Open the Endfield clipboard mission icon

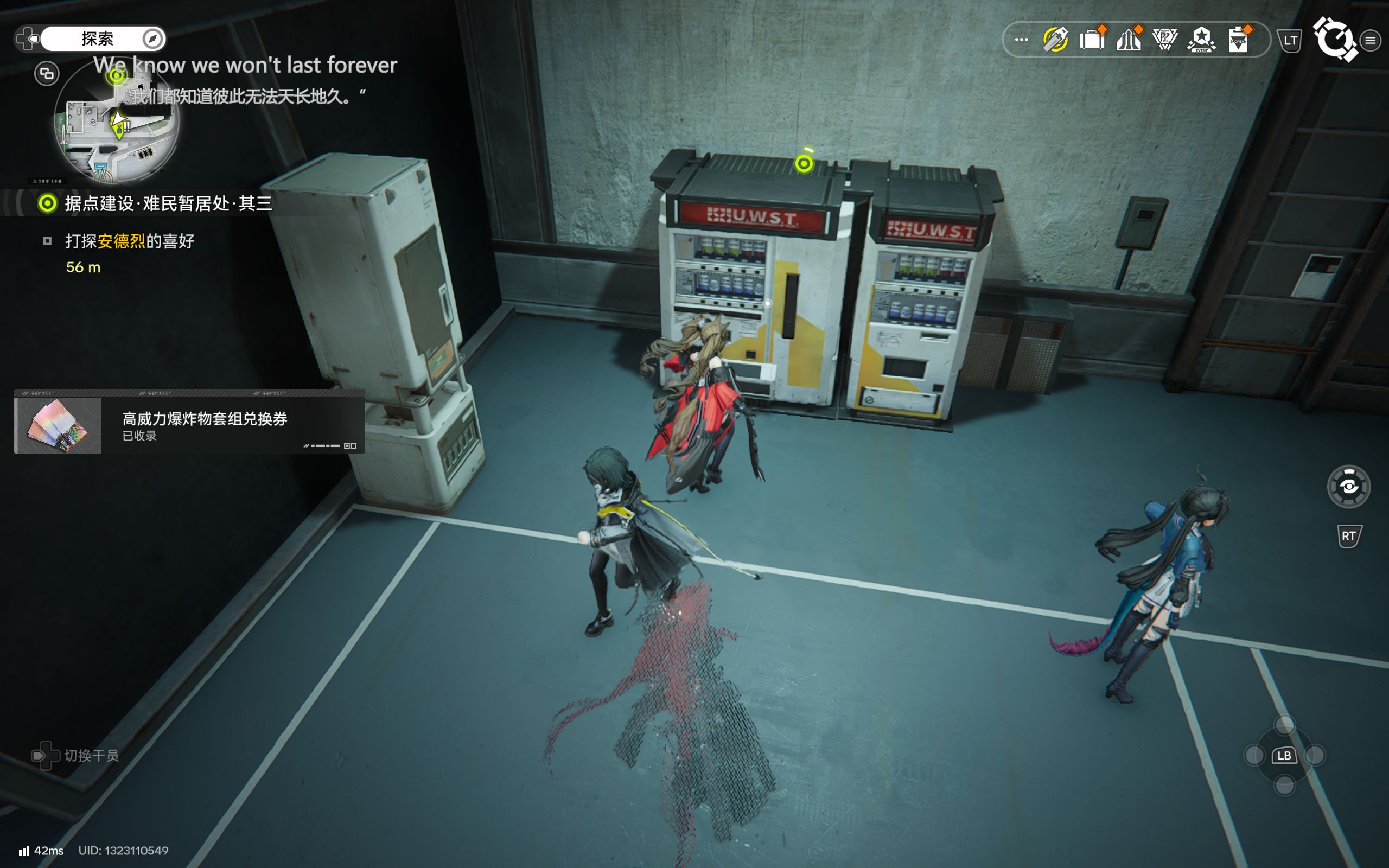(x=1239, y=40)
